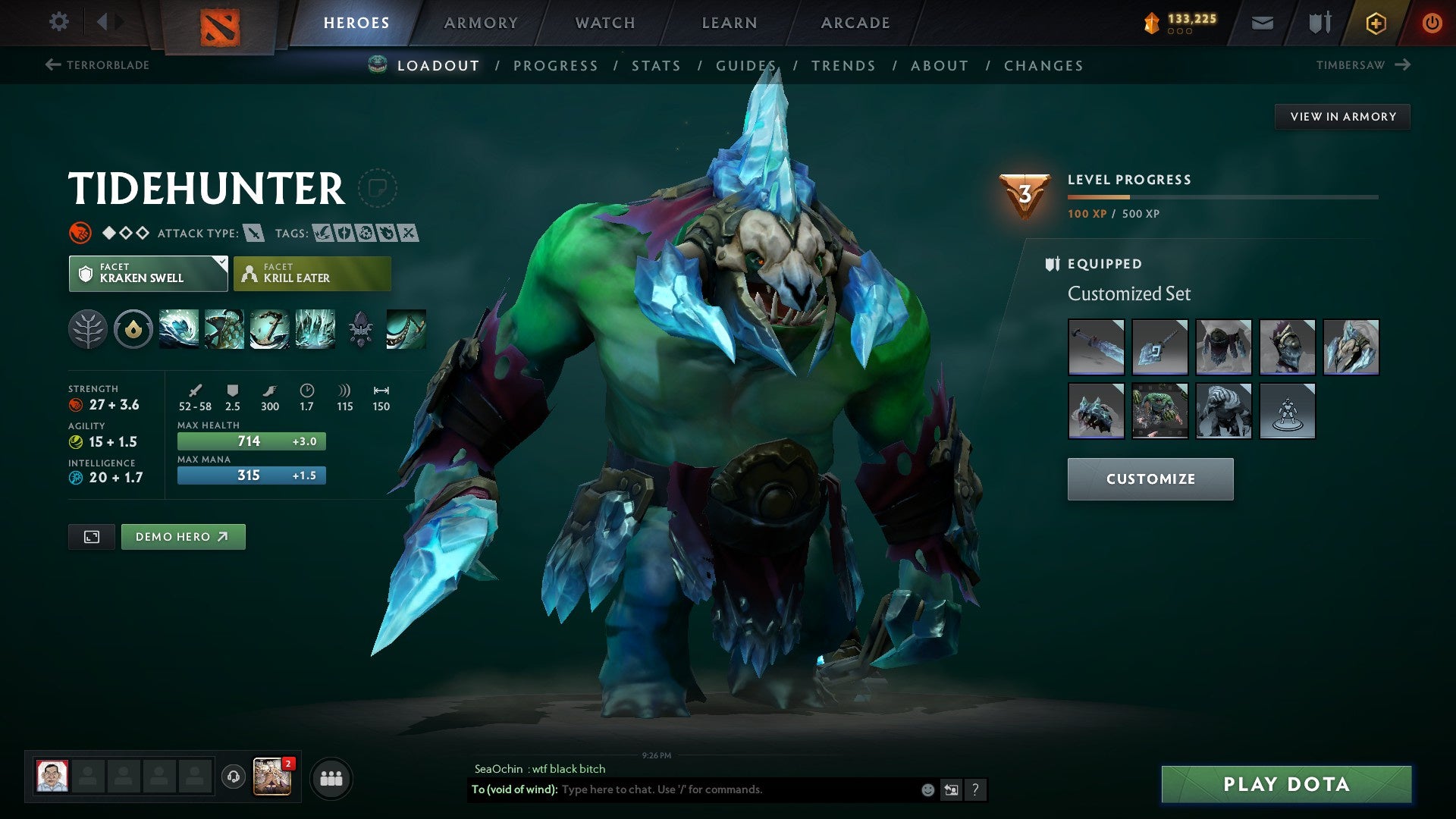Click the Dota Plus hexagon icon
The image size is (1456, 819).
[x=1375, y=23]
